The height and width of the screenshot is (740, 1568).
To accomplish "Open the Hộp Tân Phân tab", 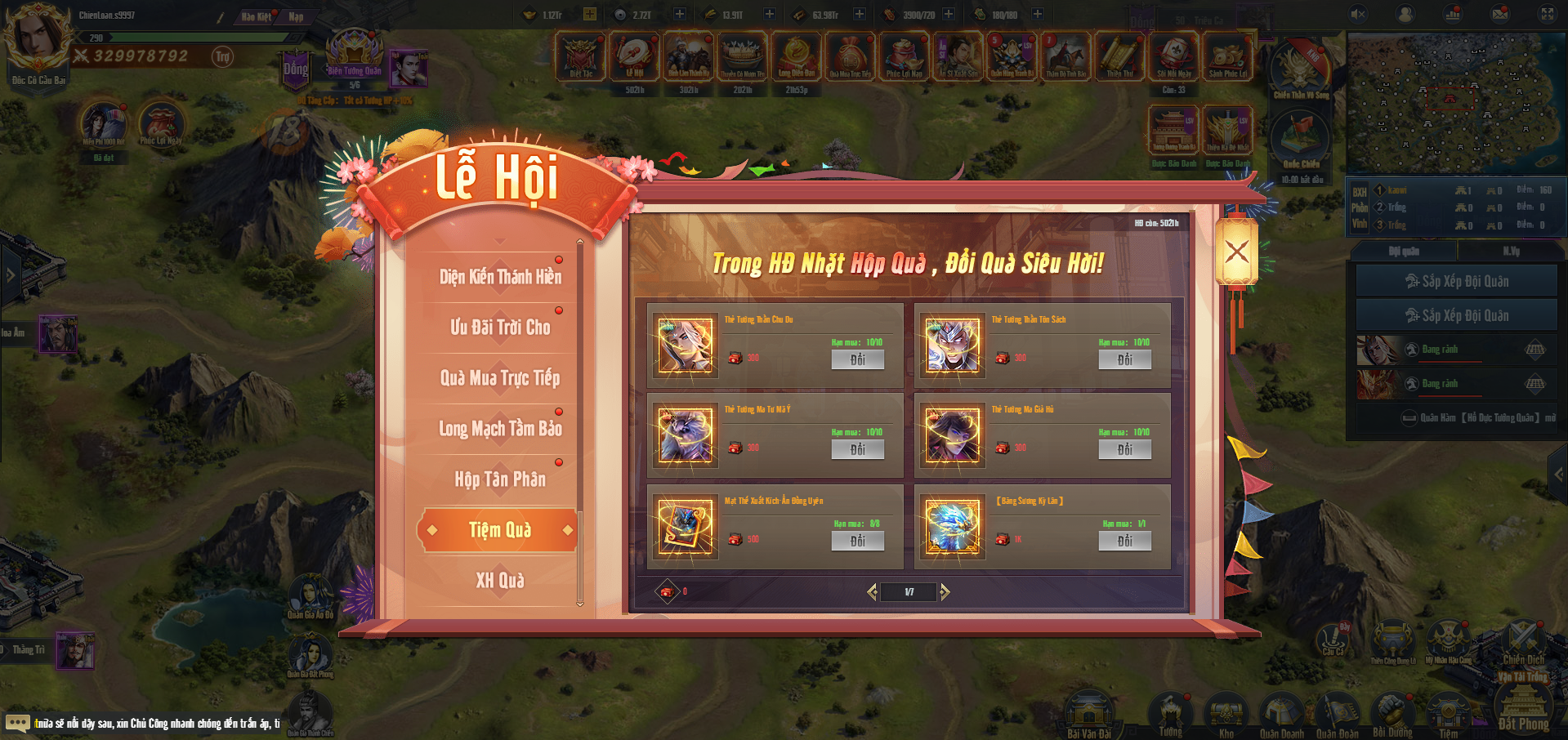I will tap(499, 479).
